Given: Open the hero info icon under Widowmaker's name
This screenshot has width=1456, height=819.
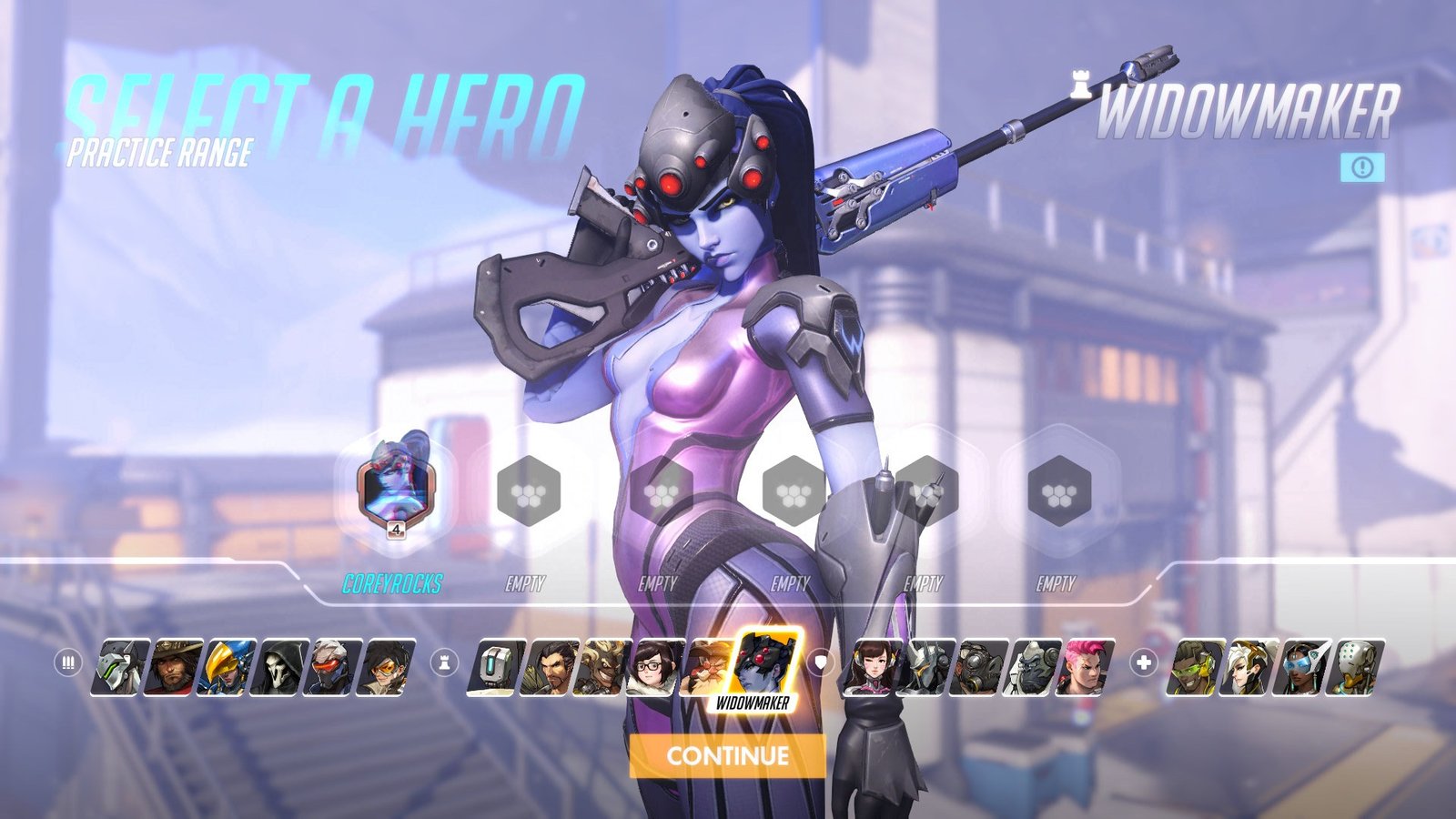Looking at the screenshot, I should (x=1362, y=167).
